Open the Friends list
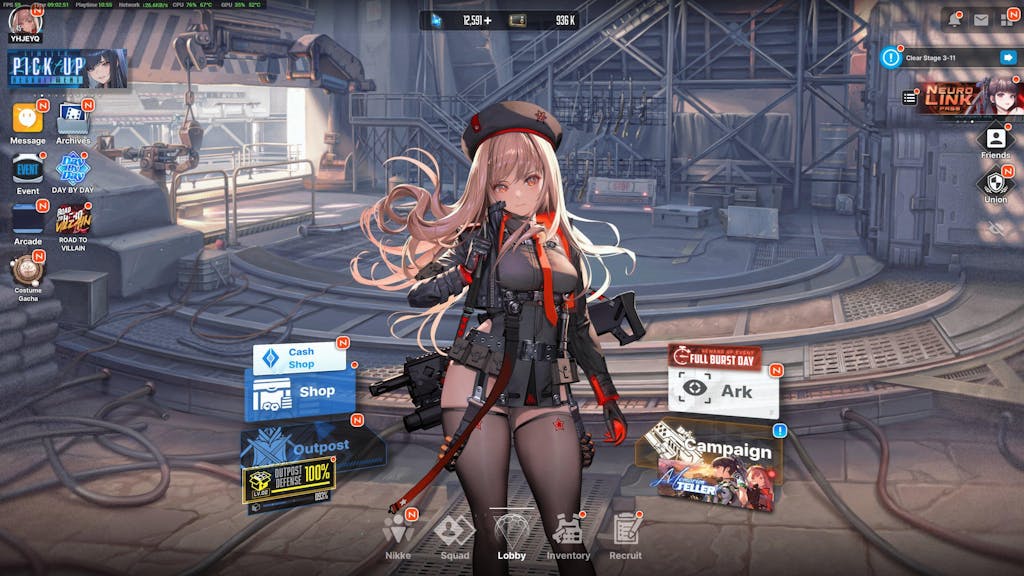The image size is (1024, 576). click(x=995, y=140)
